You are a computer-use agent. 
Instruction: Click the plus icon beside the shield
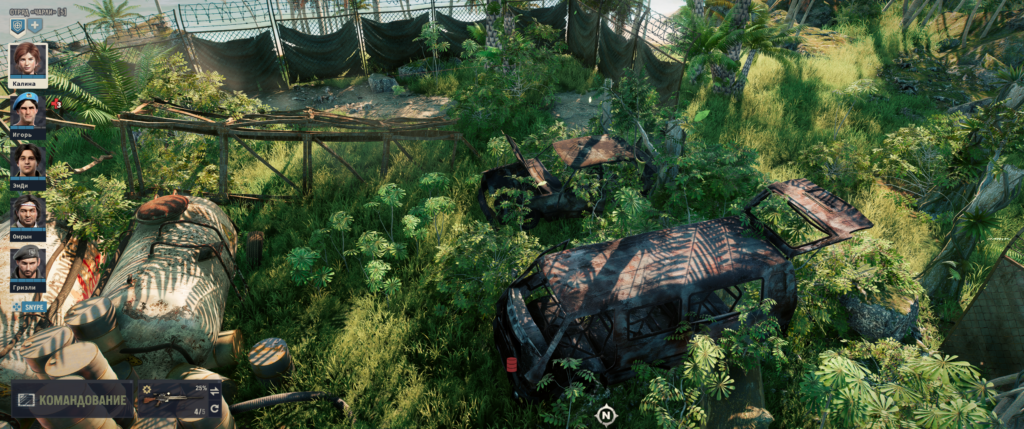35,25
